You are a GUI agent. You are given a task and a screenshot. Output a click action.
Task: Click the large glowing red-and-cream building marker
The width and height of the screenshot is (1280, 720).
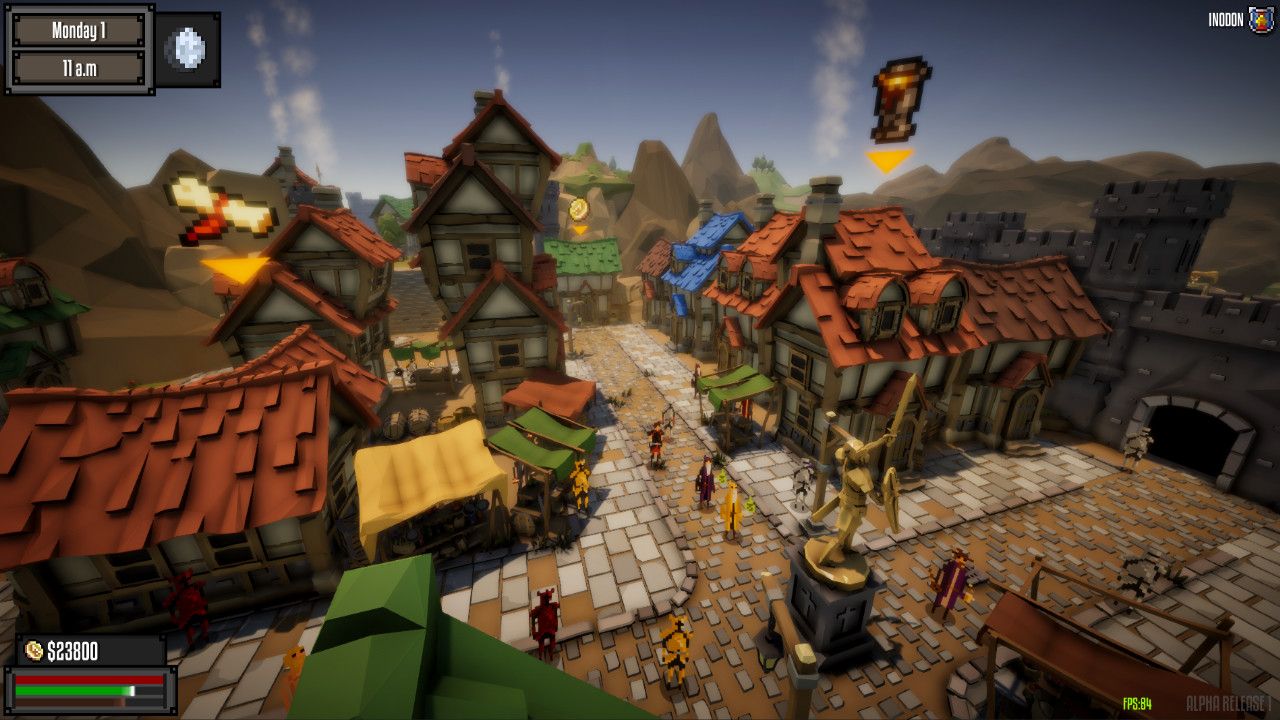tap(225, 210)
